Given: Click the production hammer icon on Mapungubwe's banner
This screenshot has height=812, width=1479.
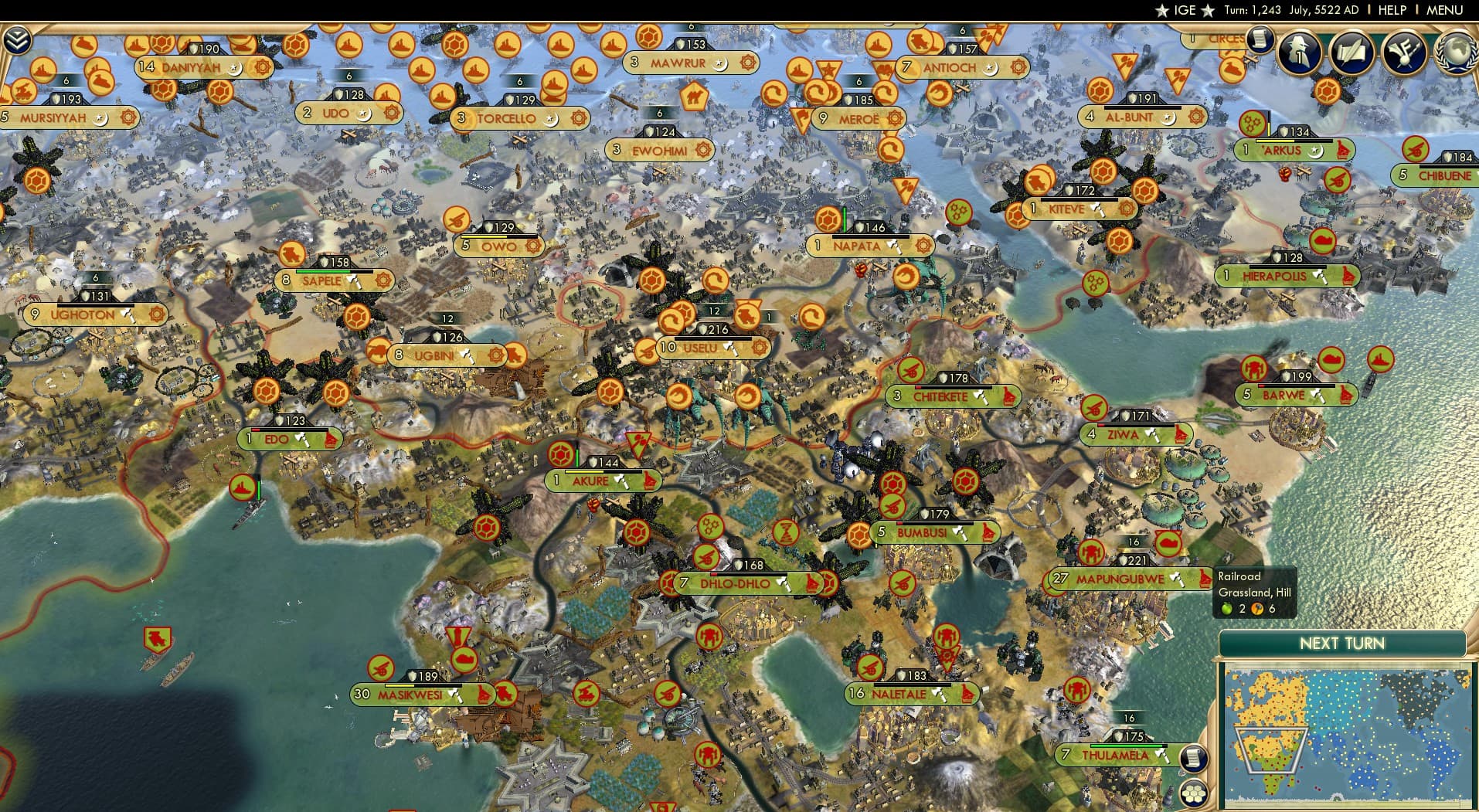Looking at the screenshot, I should click(1178, 579).
